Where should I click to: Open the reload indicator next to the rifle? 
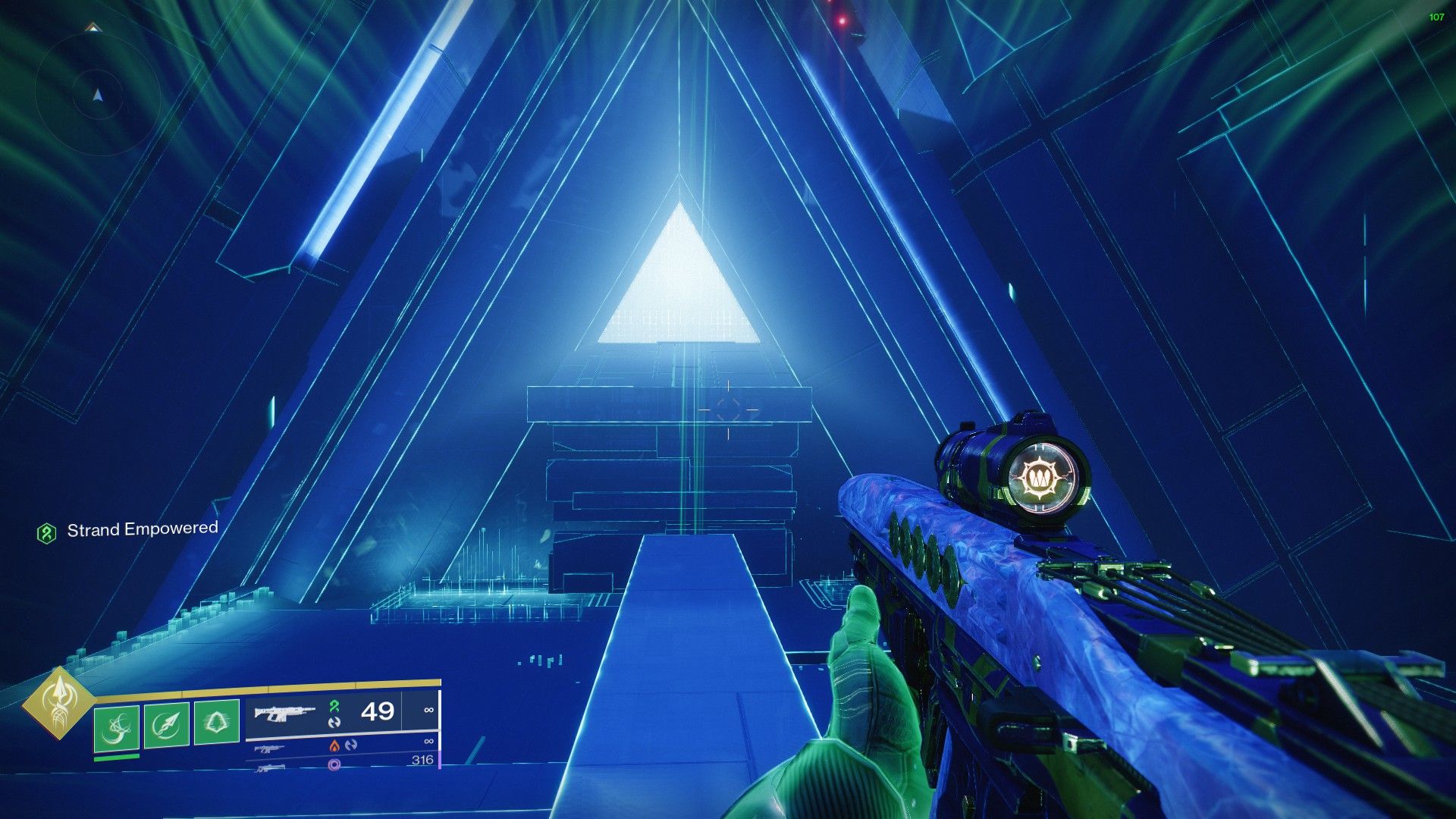tap(335, 723)
